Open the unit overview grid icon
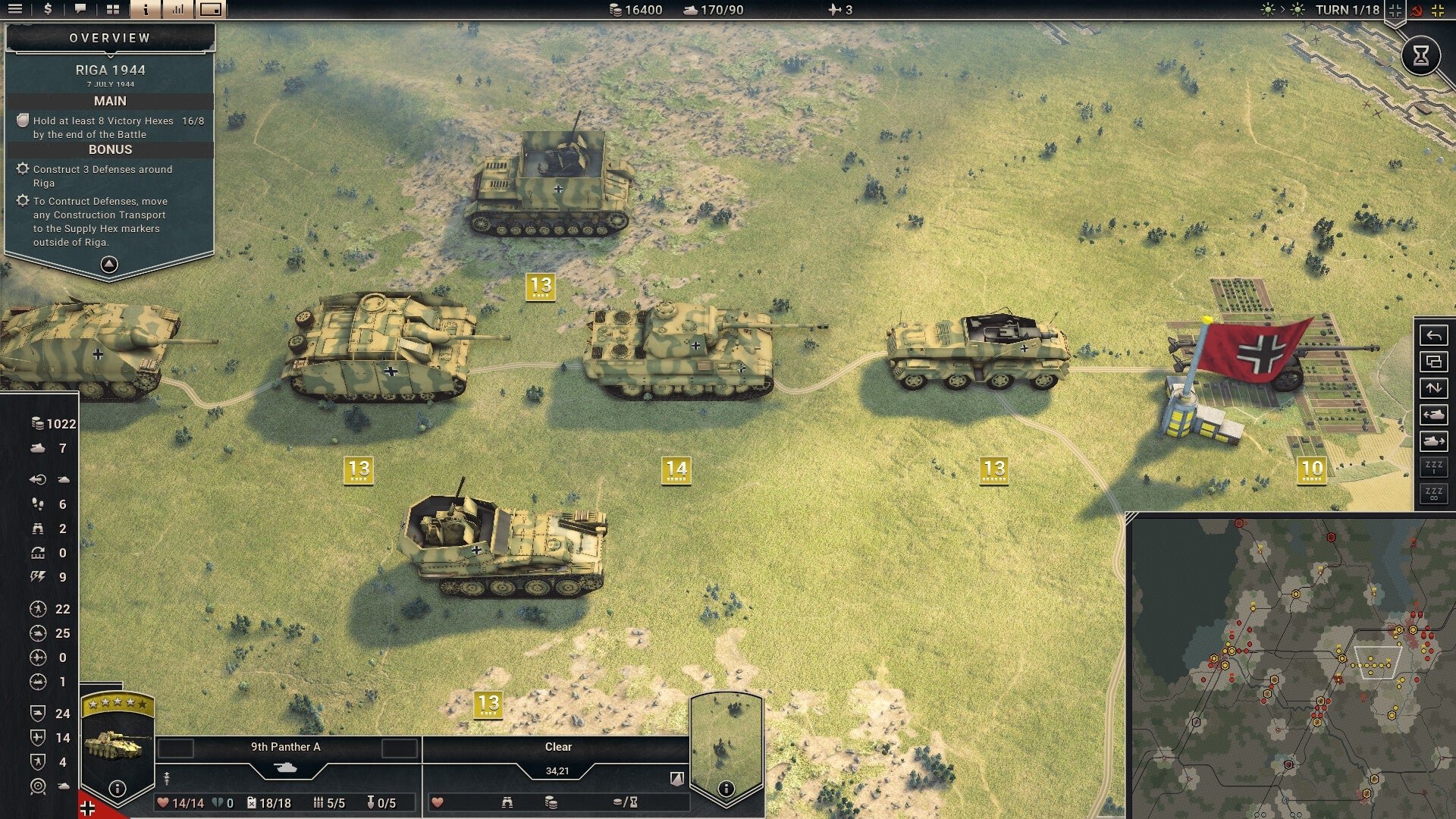 (113, 9)
